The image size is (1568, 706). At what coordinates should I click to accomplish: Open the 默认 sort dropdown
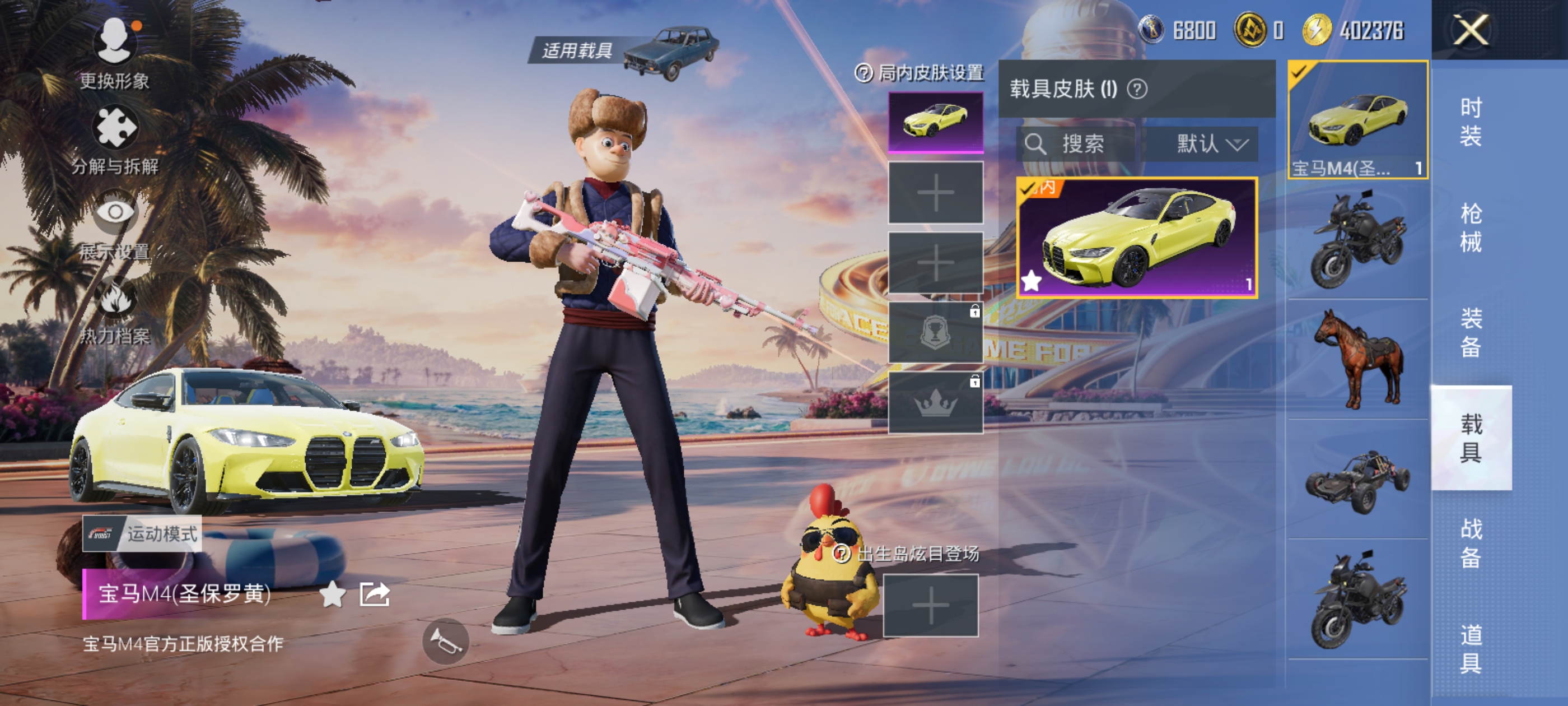(x=1211, y=145)
